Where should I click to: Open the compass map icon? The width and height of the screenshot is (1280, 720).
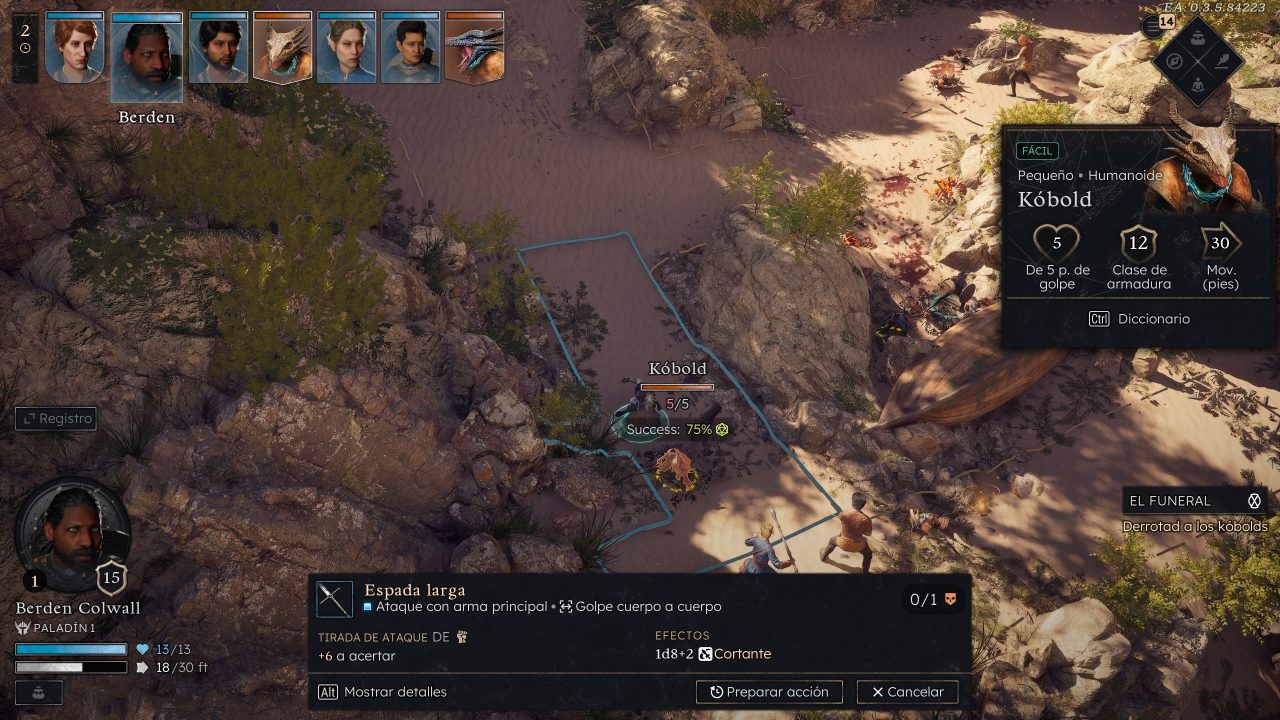1173,60
